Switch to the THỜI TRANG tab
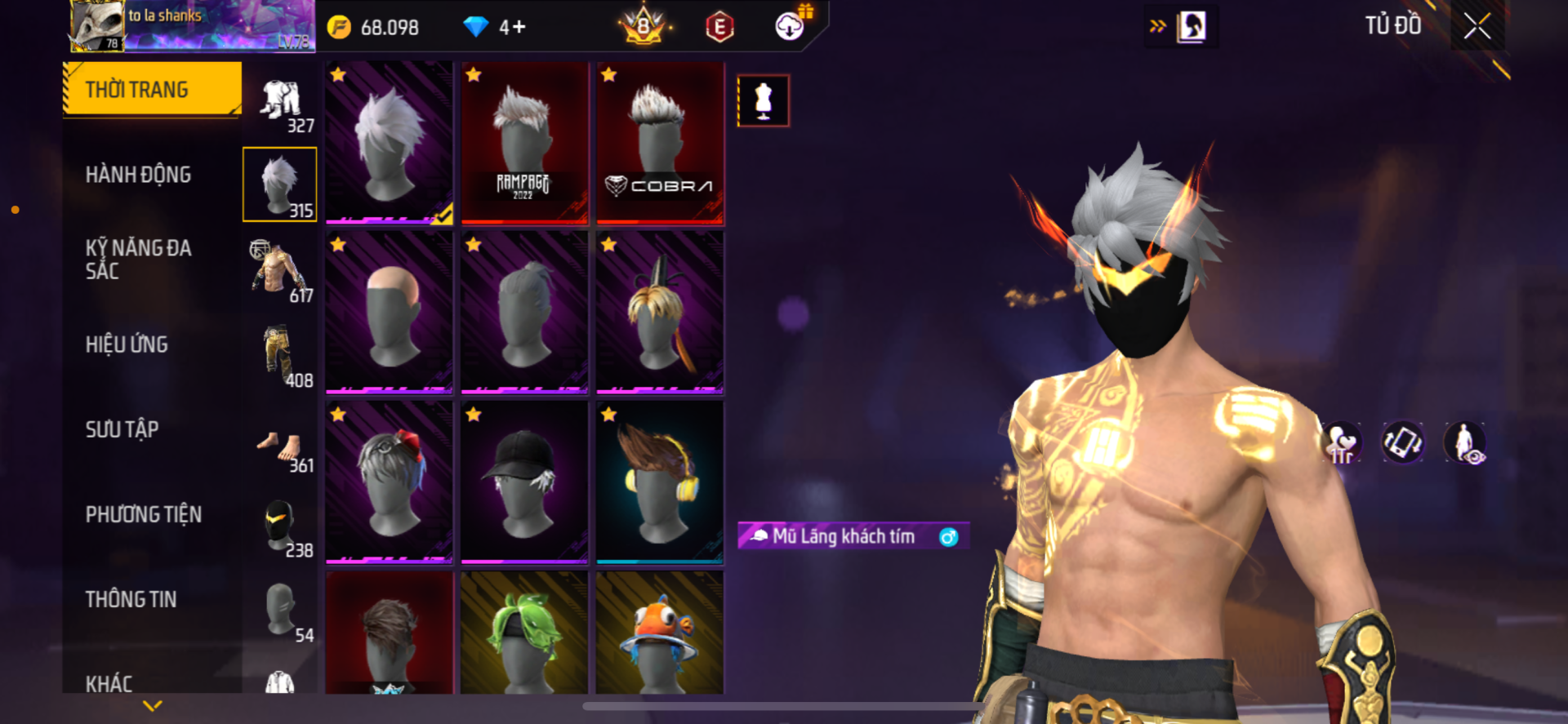The width and height of the screenshot is (1568, 724). tap(153, 89)
